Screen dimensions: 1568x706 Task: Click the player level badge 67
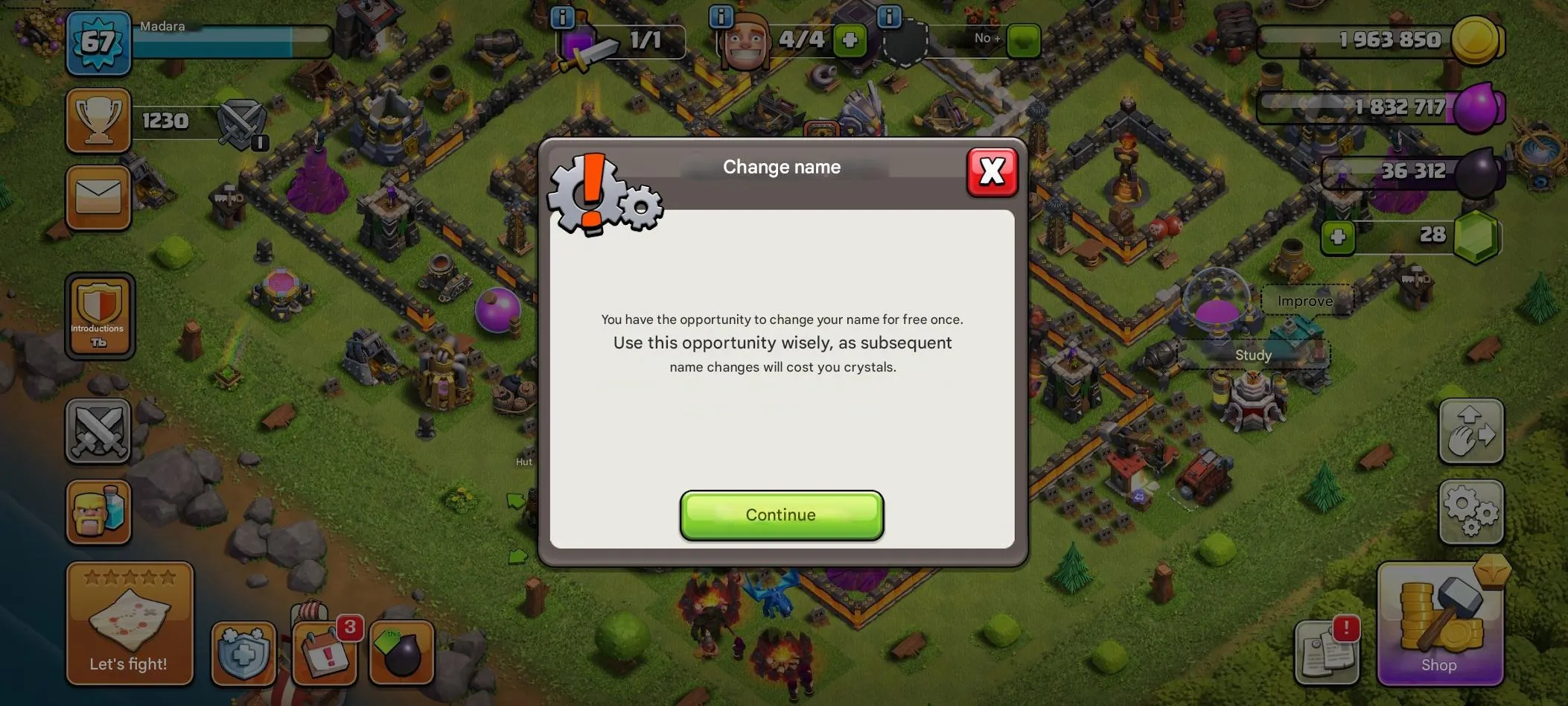[99, 42]
